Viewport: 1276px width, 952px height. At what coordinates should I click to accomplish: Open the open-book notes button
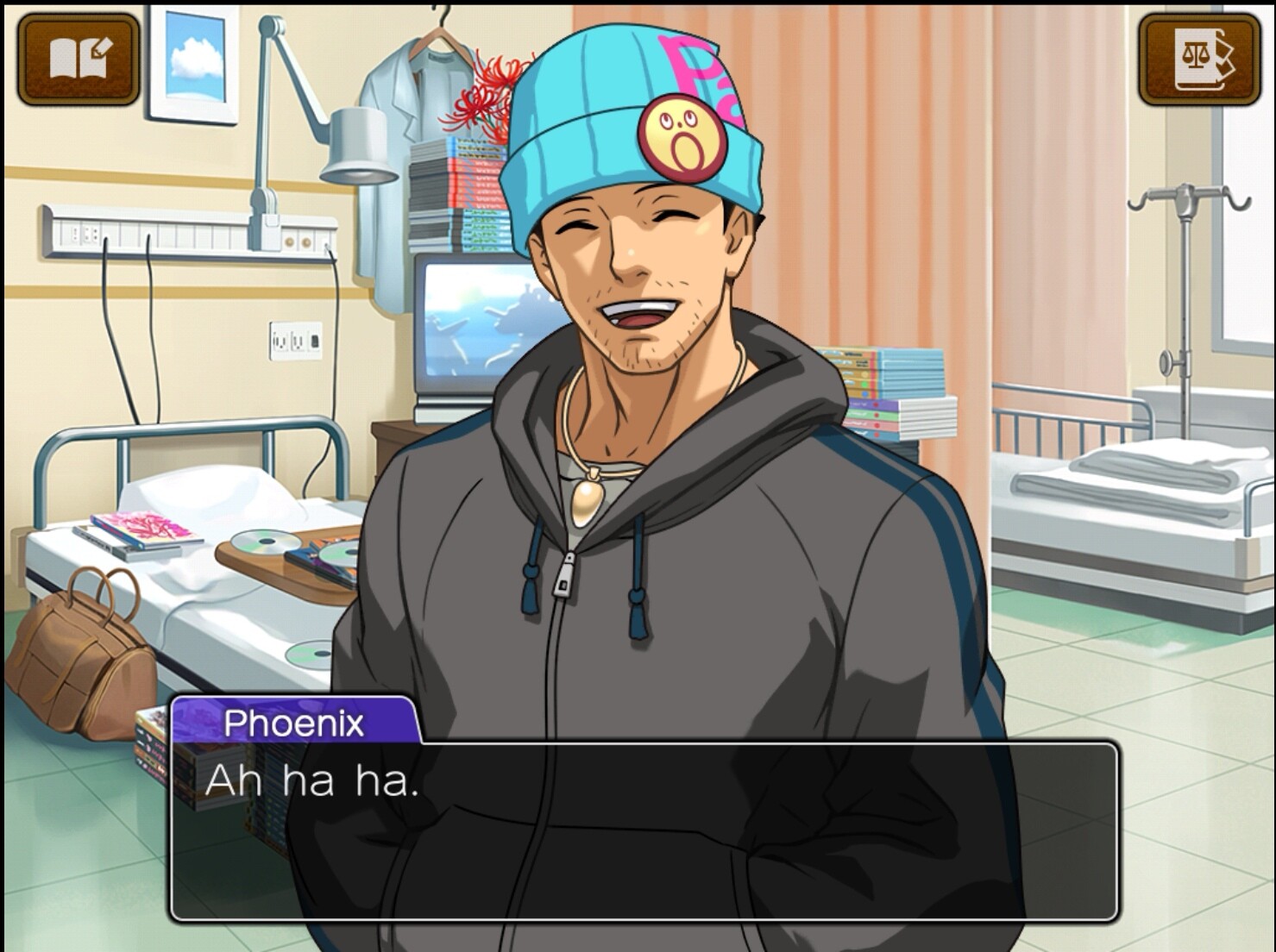click(x=79, y=59)
